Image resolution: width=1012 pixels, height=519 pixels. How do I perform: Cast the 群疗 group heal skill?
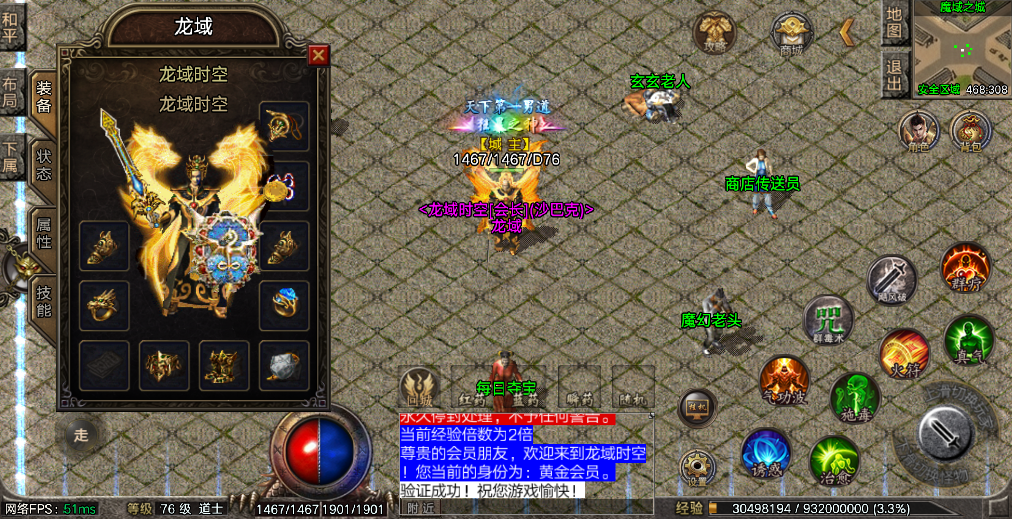pos(965,268)
